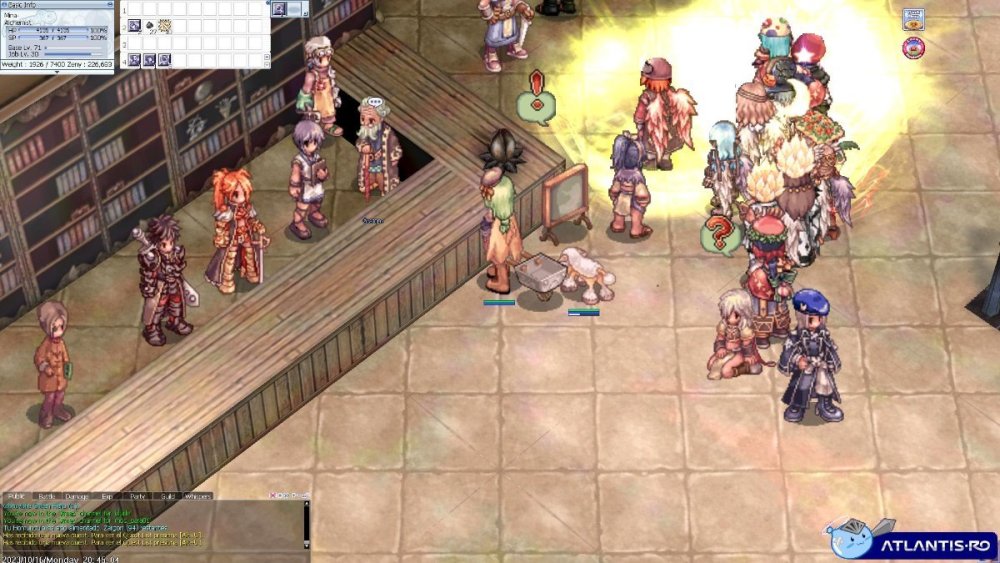This screenshot has width=1000, height=563.
Task: Use the dark ore item in hotbar
Action: pos(149,25)
